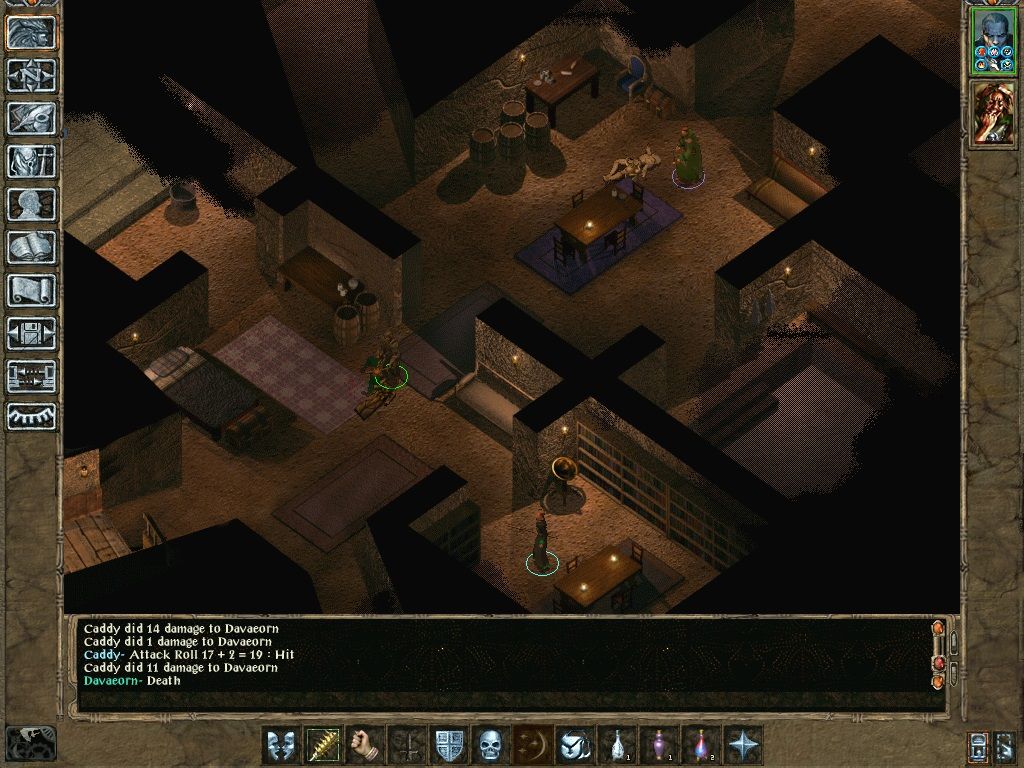1024x768 pixels.
Task: Activate the shield guard button
Action: (x=447, y=745)
